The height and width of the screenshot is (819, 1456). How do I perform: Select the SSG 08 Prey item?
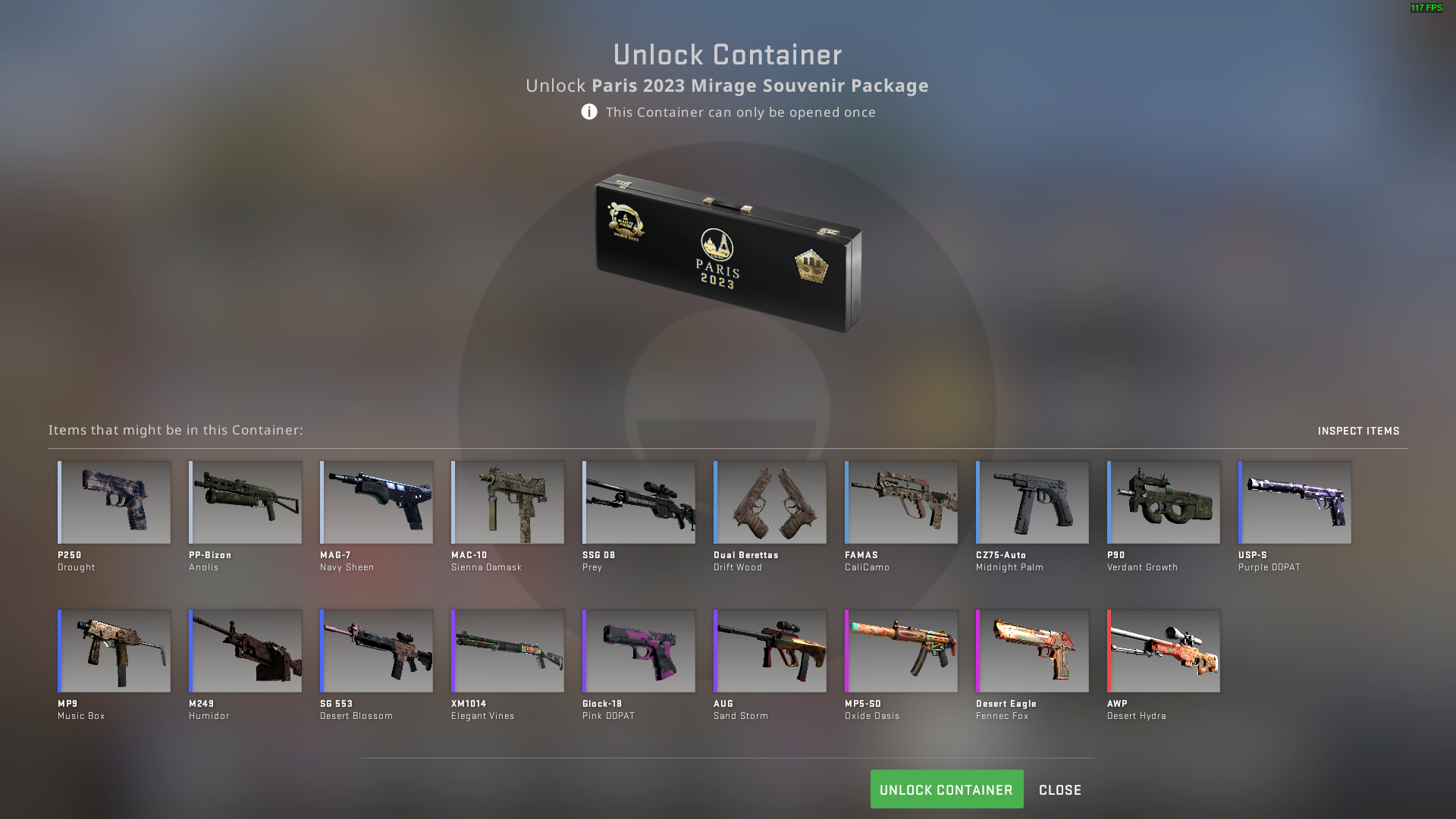(638, 502)
